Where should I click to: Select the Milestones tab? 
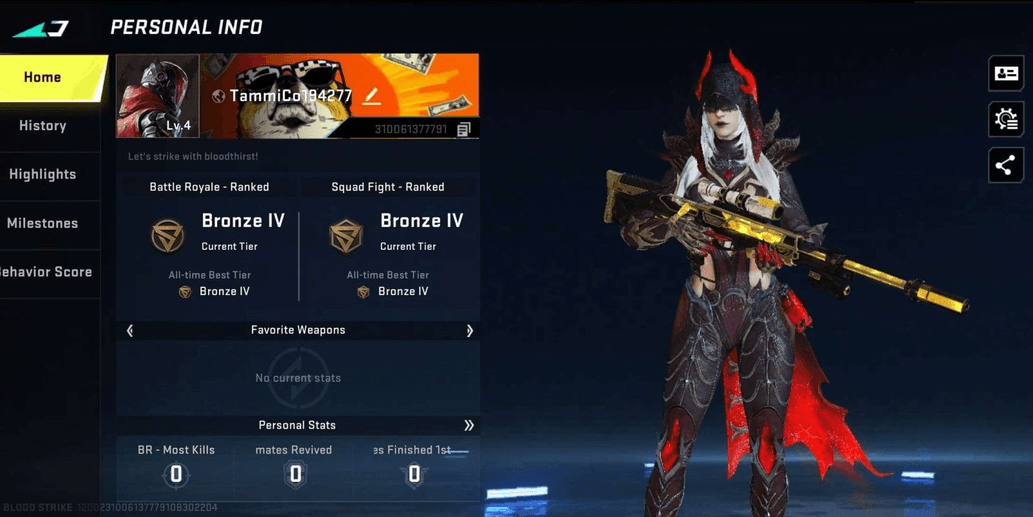point(43,223)
